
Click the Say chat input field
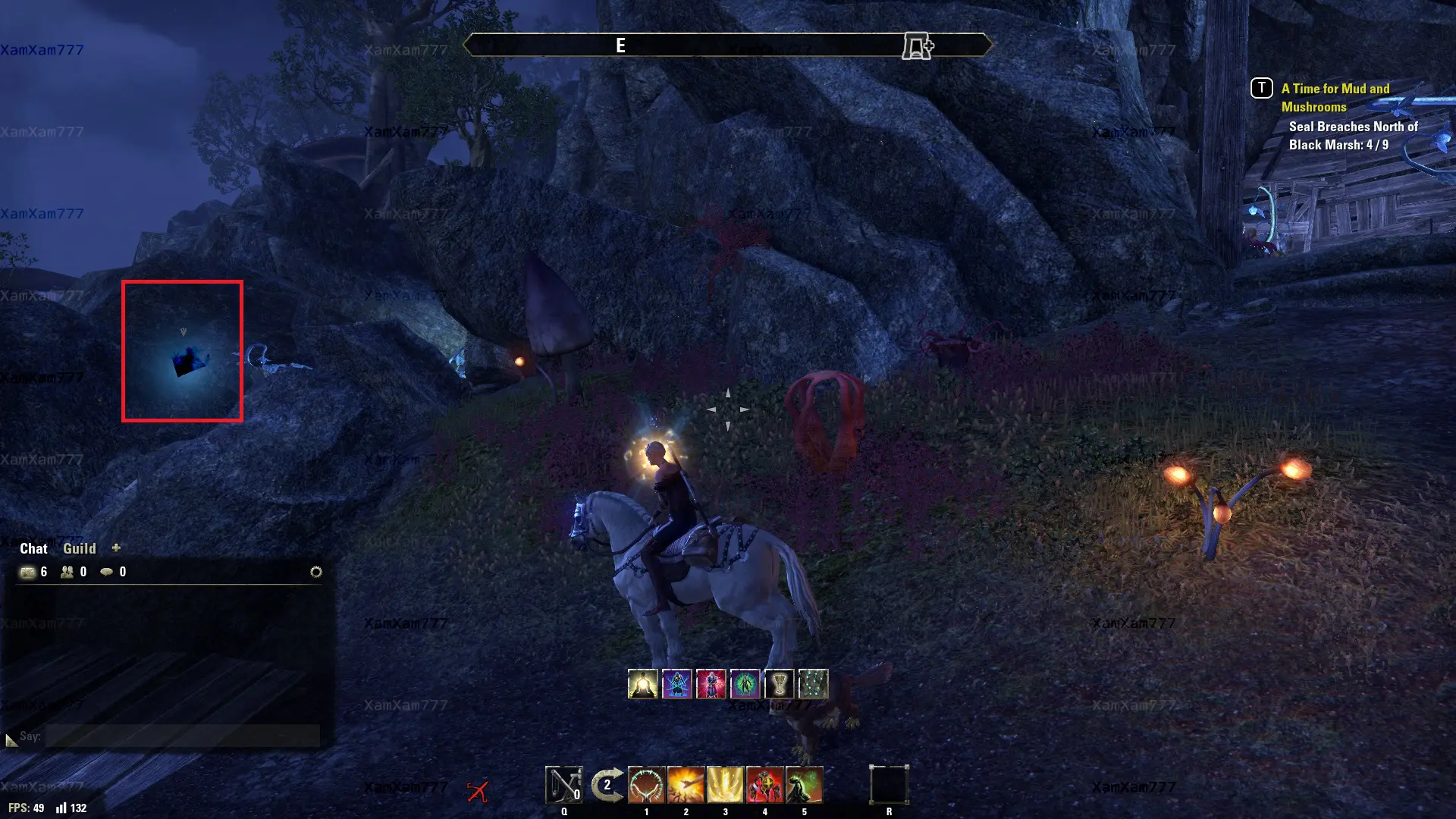[x=182, y=736]
